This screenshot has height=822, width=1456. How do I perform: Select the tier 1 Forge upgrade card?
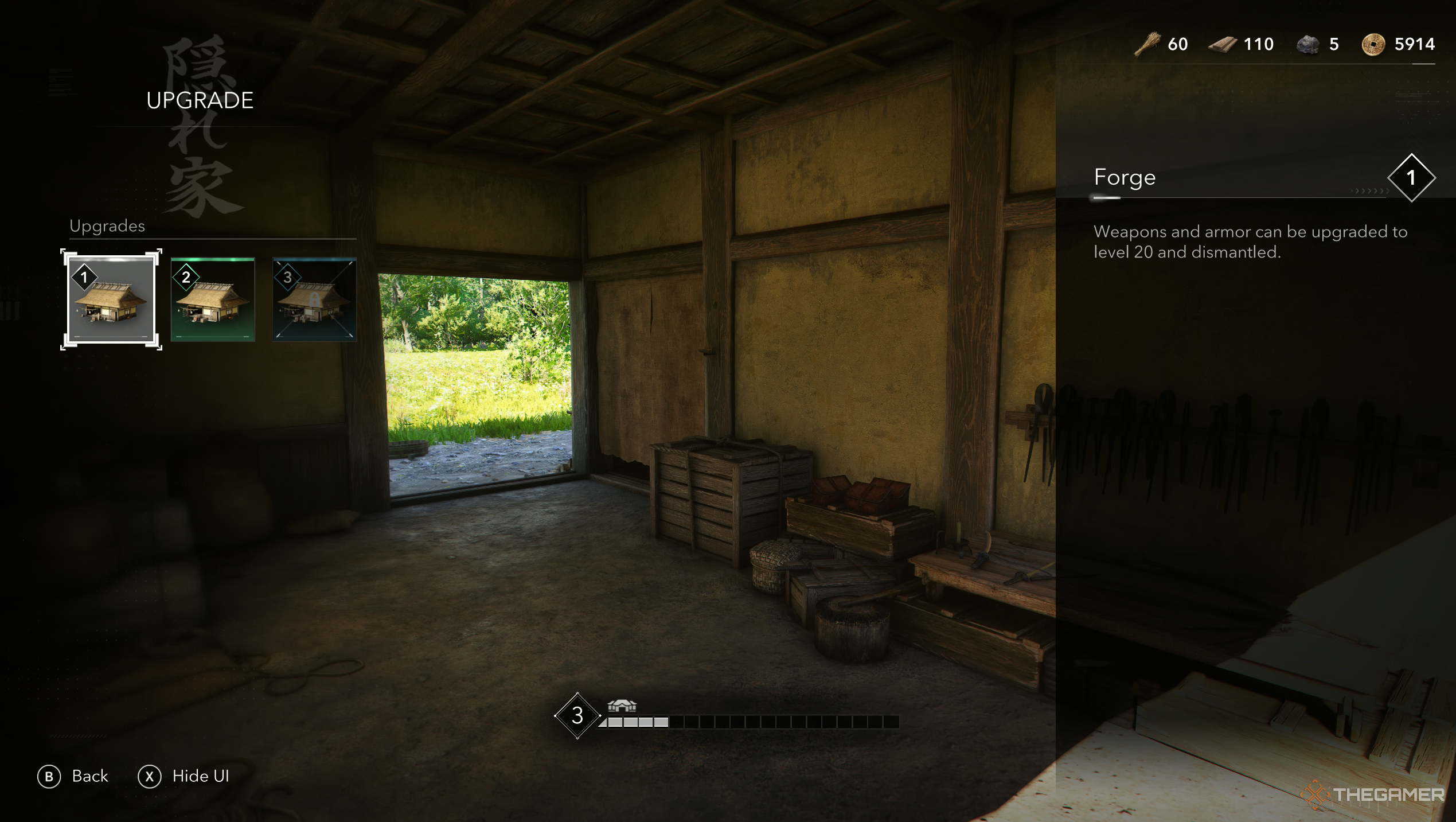click(x=111, y=299)
